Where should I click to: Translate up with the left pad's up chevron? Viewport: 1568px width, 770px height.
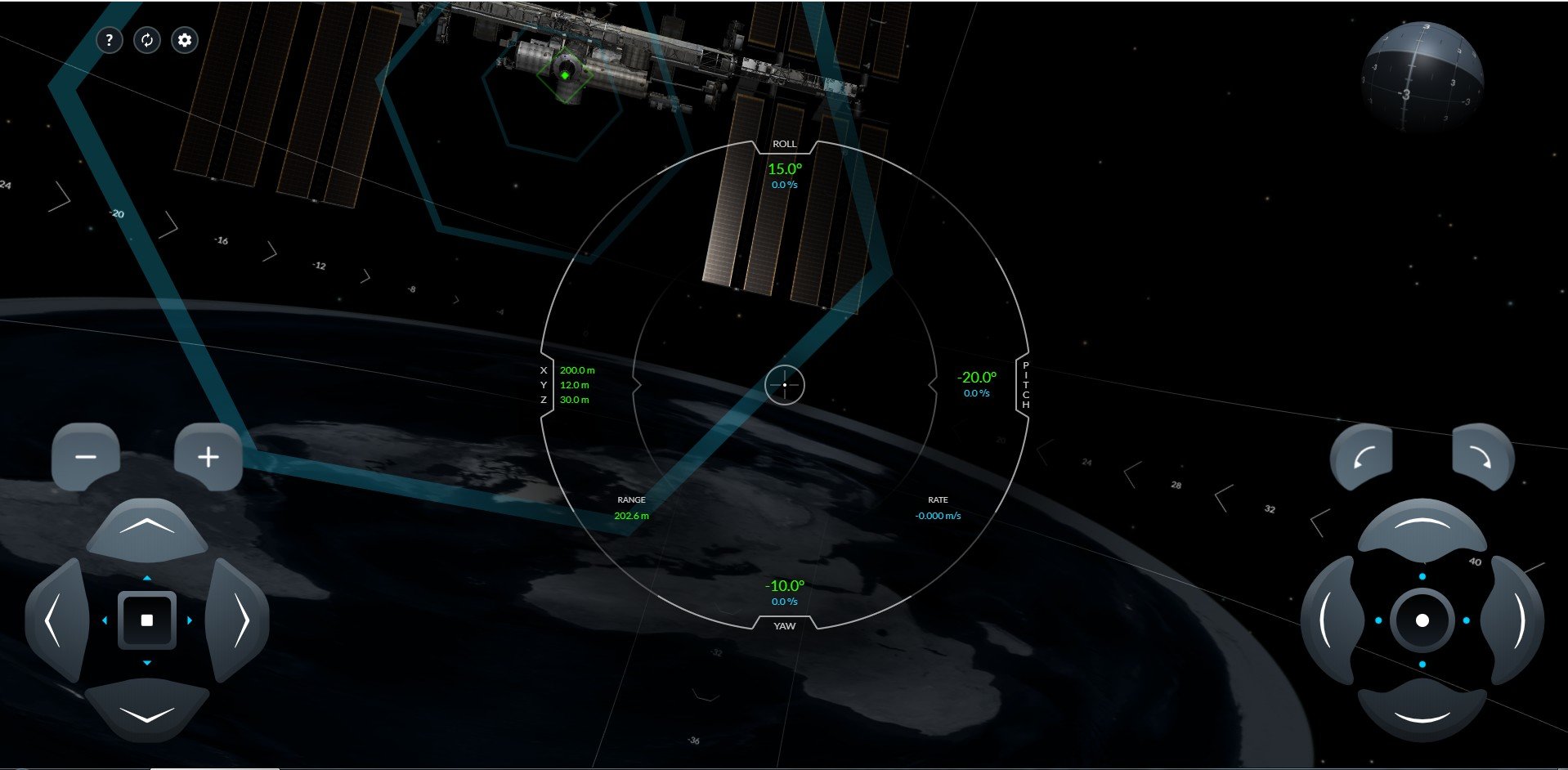click(x=147, y=529)
